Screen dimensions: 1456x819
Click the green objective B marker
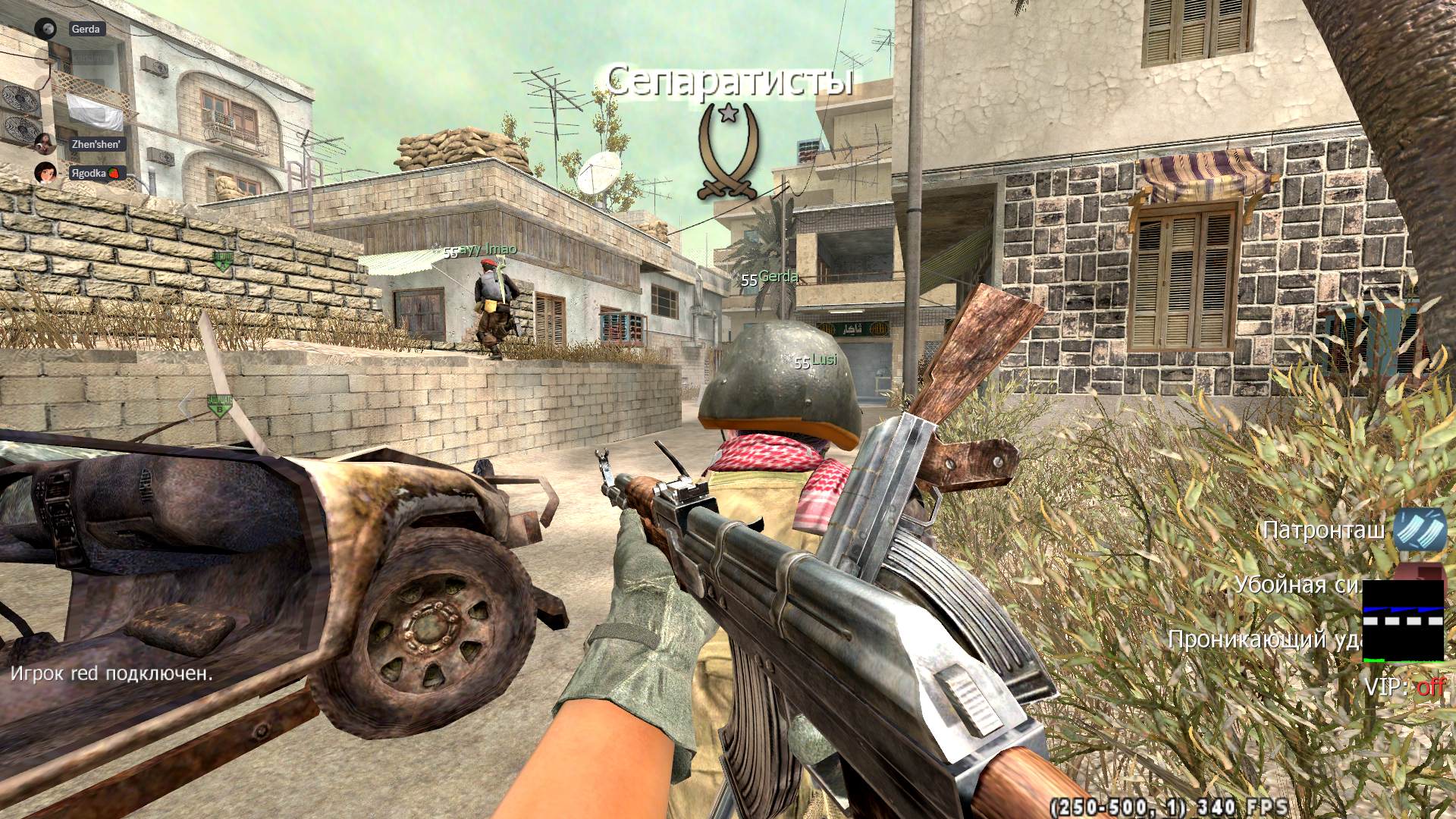[x=220, y=407]
